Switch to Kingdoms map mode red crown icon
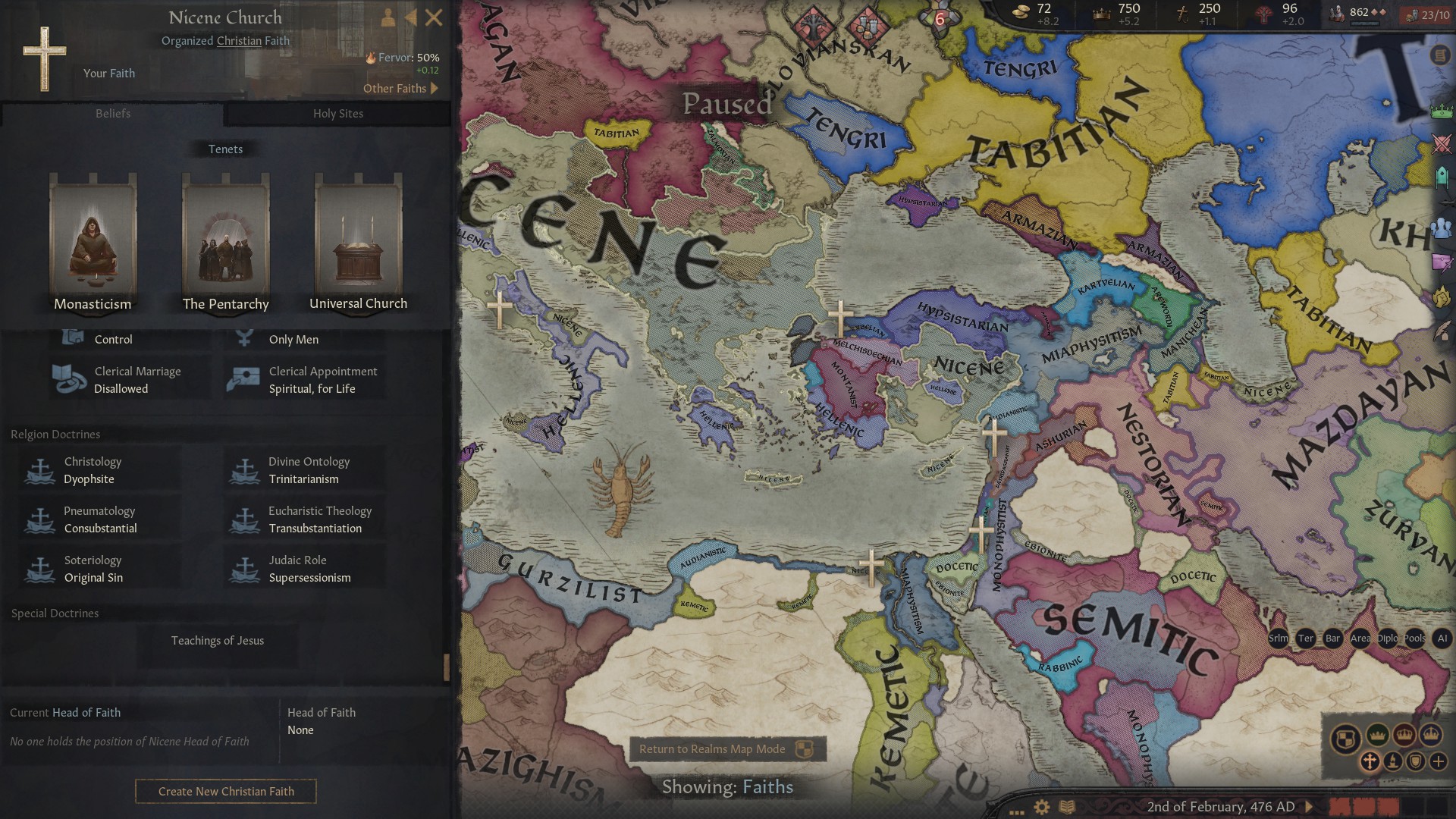Viewport: 1456px width, 819px height. point(1404,735)
